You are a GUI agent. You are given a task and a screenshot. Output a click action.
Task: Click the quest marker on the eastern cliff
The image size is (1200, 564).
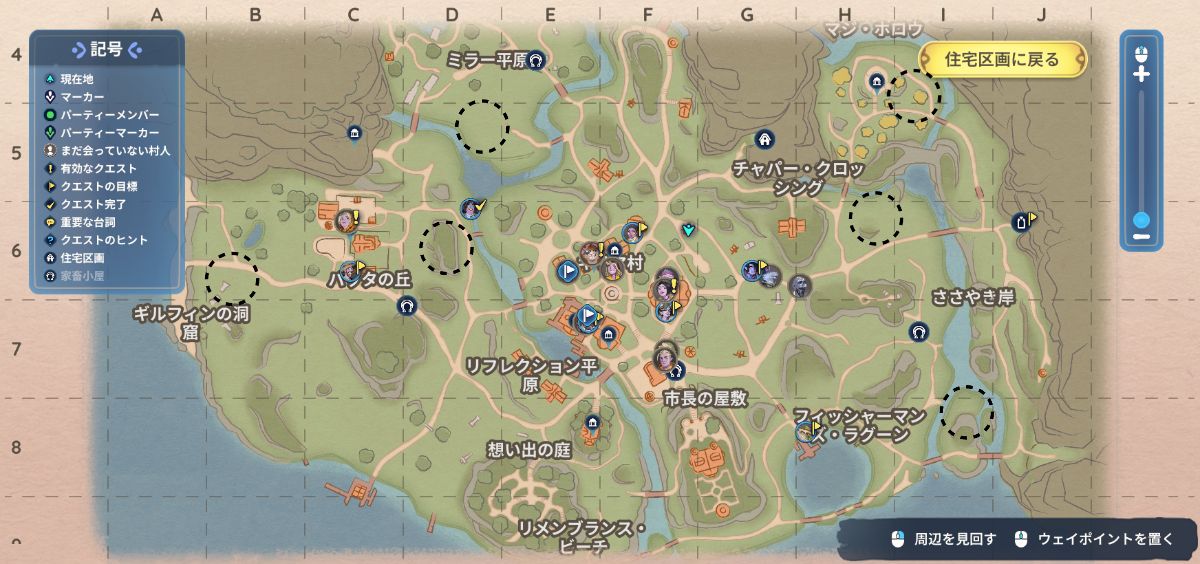point(1021,222)
